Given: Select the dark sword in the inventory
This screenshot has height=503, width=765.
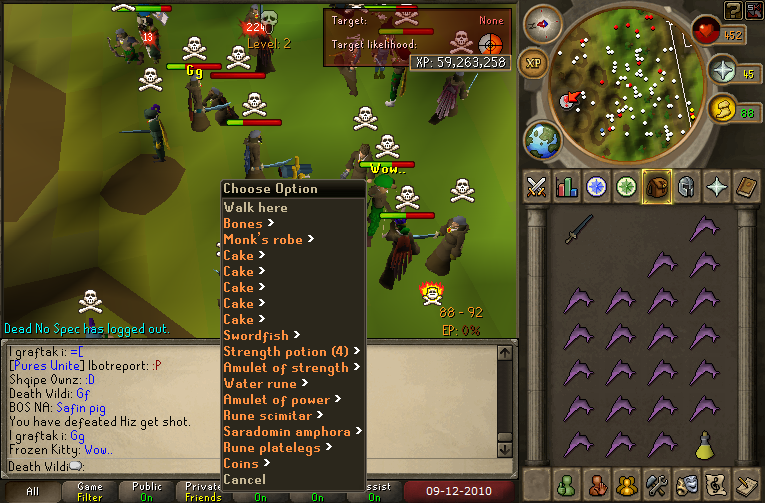Looking at the screenshot, I should pos(579,229).
